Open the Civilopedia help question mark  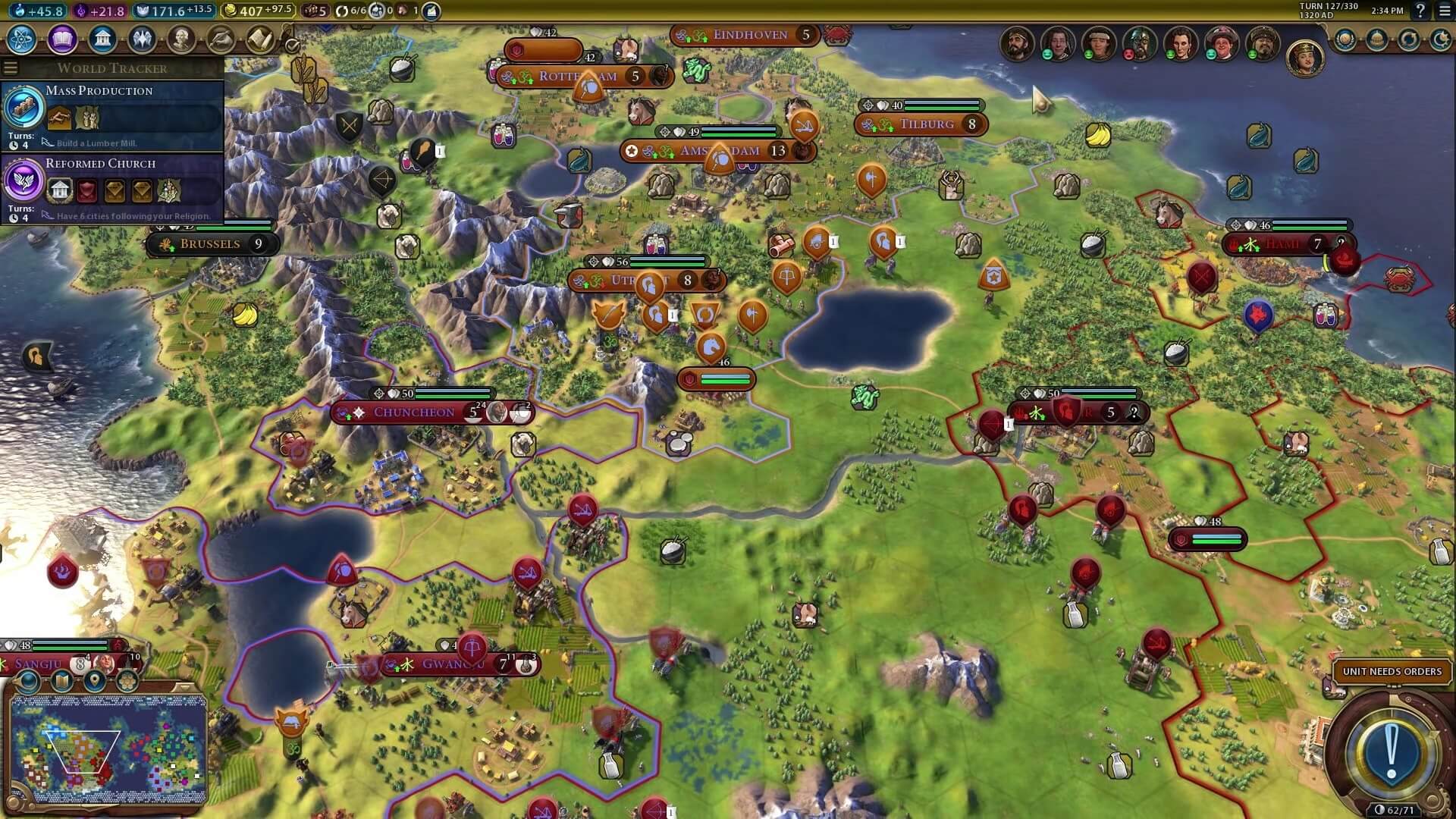coord(1420,11)
